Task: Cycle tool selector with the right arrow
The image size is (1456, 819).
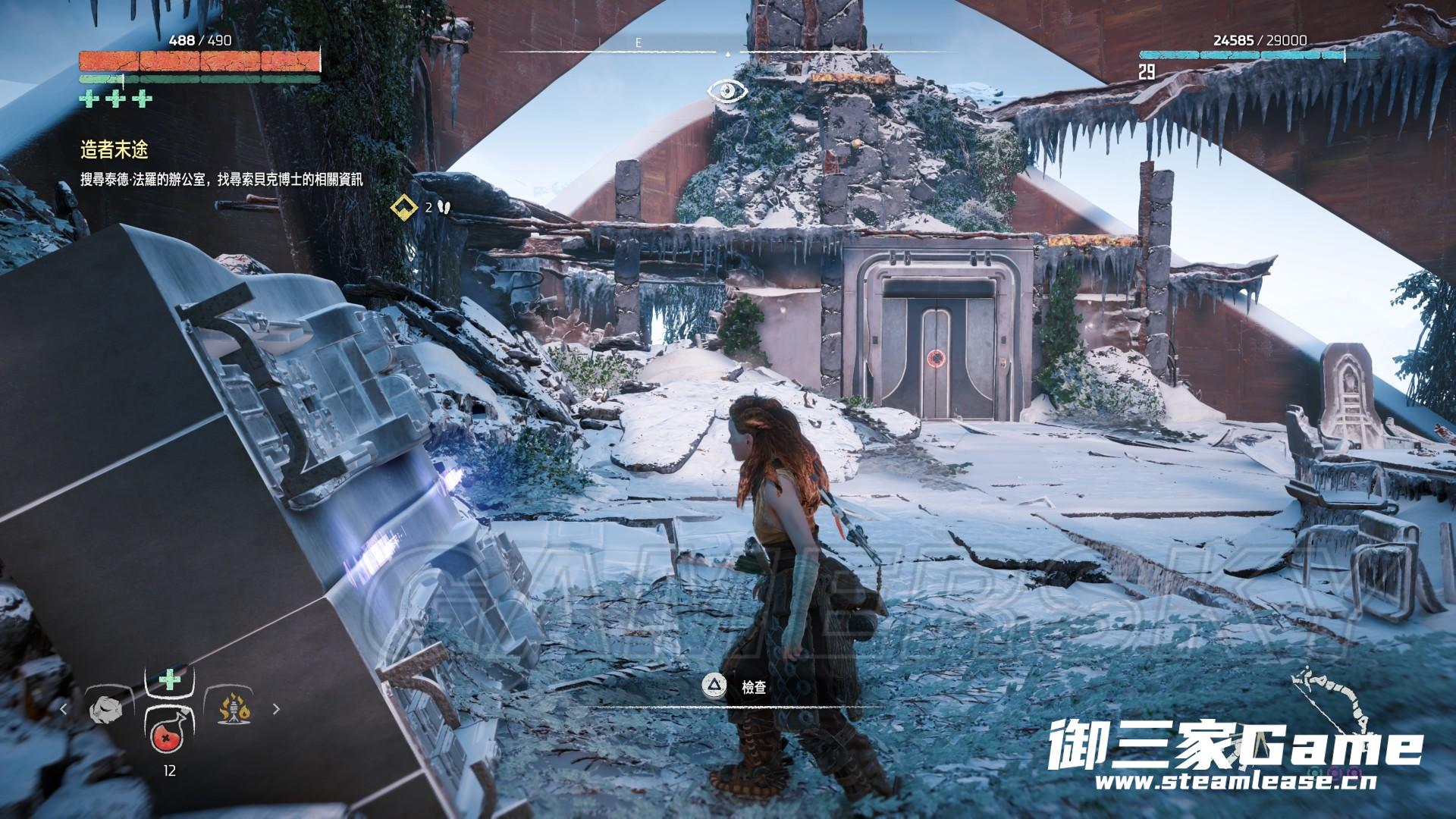Action: [x=276, y=710]
